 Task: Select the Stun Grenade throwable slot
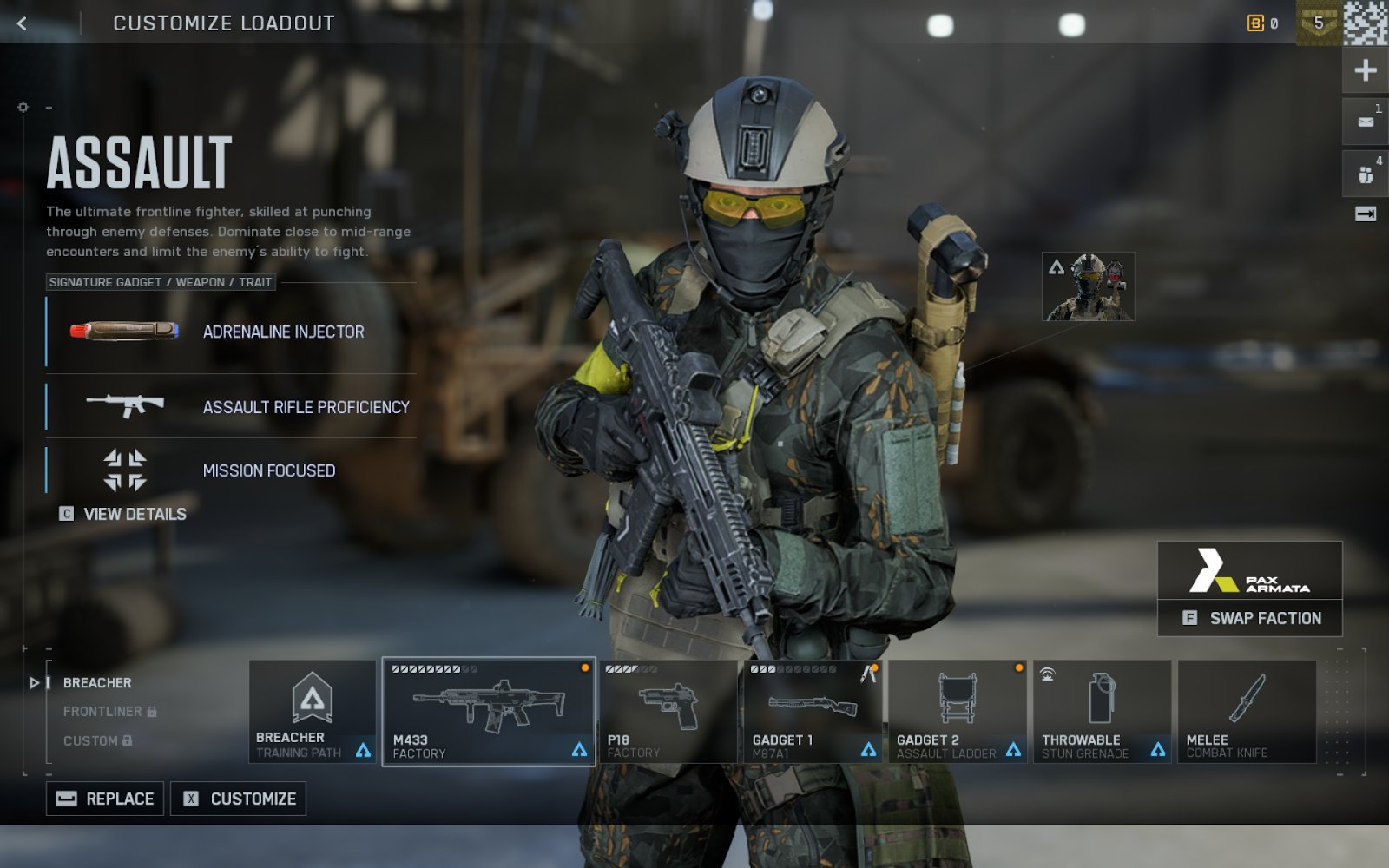tap(1102, 712)
